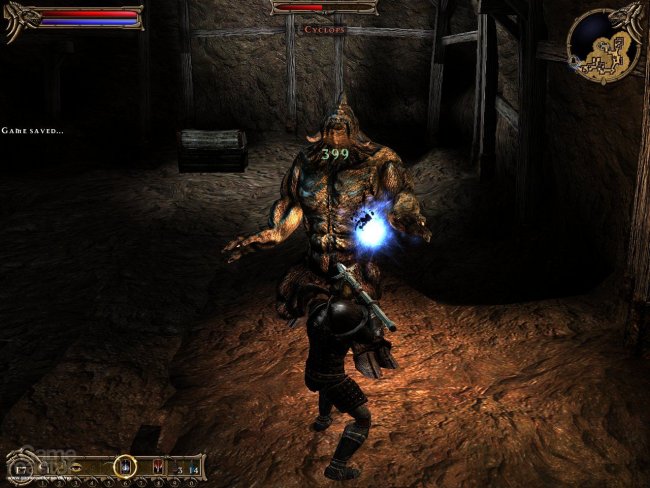The width and height of the screenshot is (650, 488).
Task: Use the hotbar potion with 3 count
Action: point(176,466)
